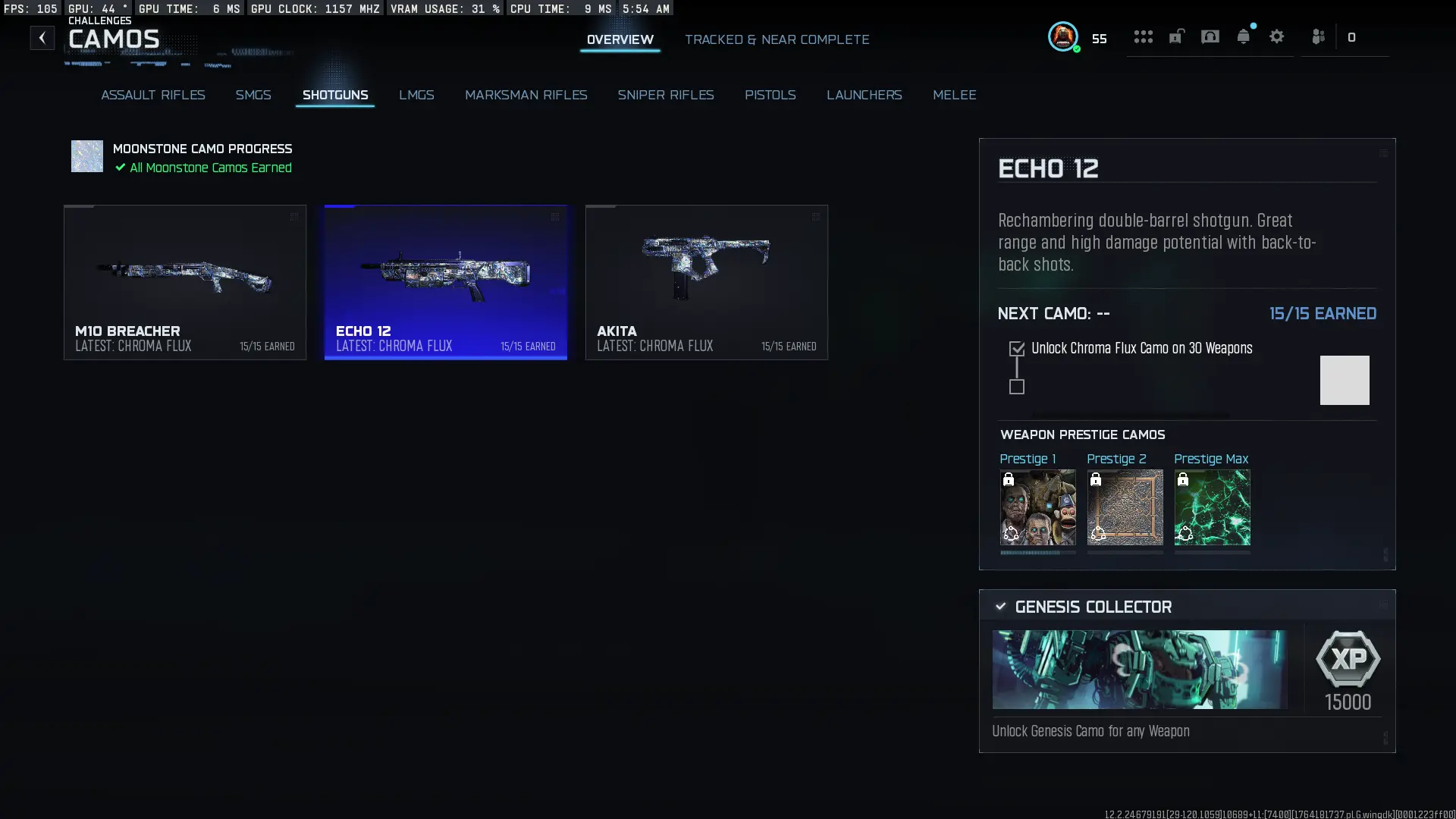Image resolution: width=1456 pixels, height=819 pixels.
Task: Check the empty checkbox below Chroma Flux challenge
Action: [x=1016, y=387]
